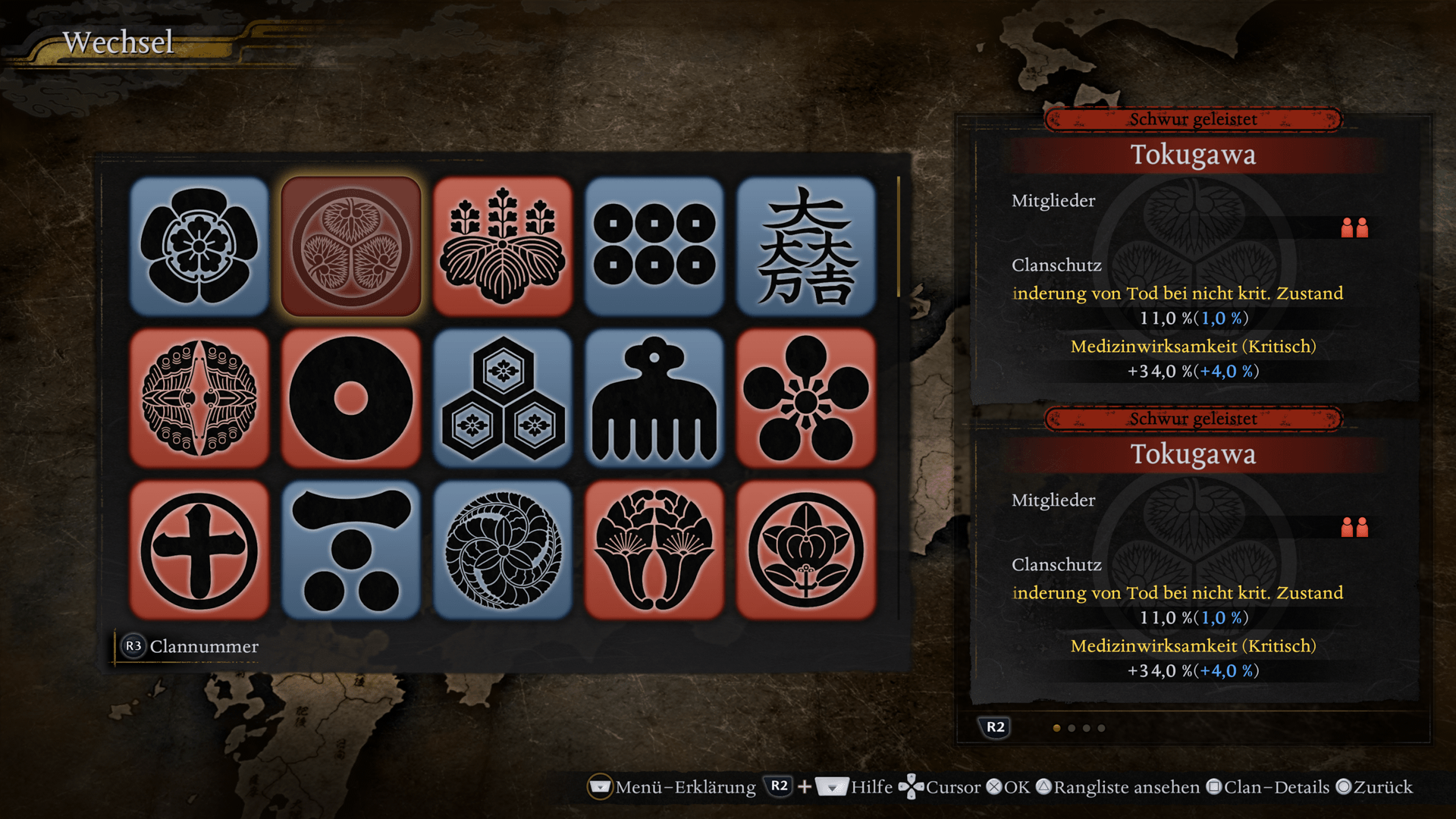Viewport: 1456px width, 819px height.
Task: Pick the three hexagons clan crest
Action: (x=503, y=398)
